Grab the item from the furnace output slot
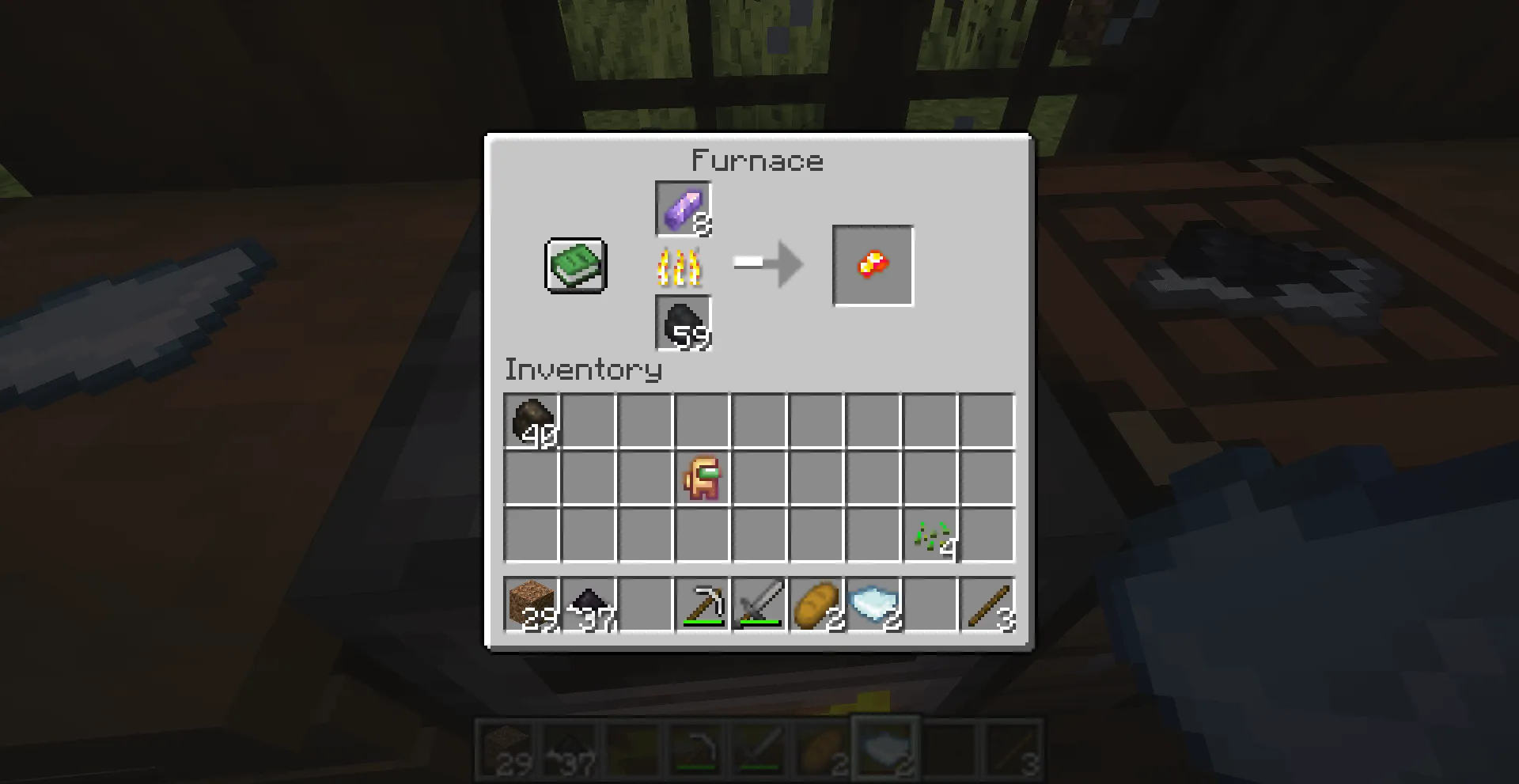Screen dimensions: 1519x784 coord(873,265)
